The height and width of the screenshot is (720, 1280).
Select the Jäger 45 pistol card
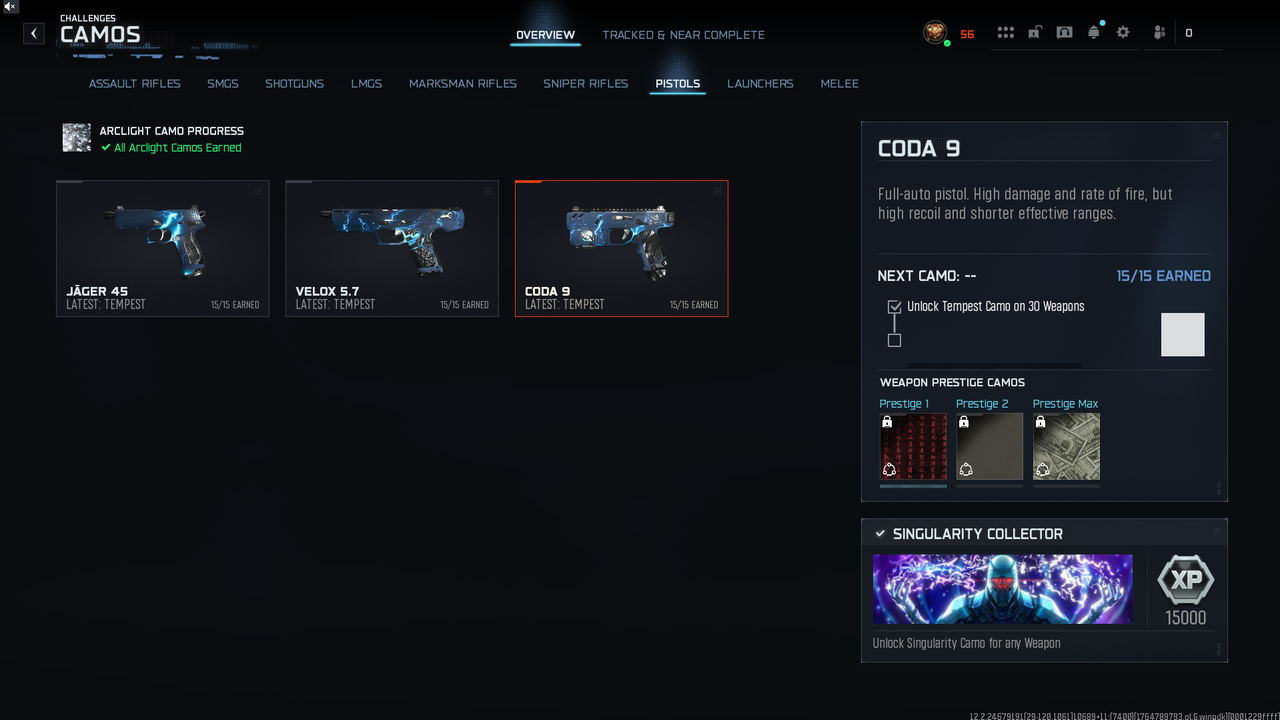tap(162, 248)
